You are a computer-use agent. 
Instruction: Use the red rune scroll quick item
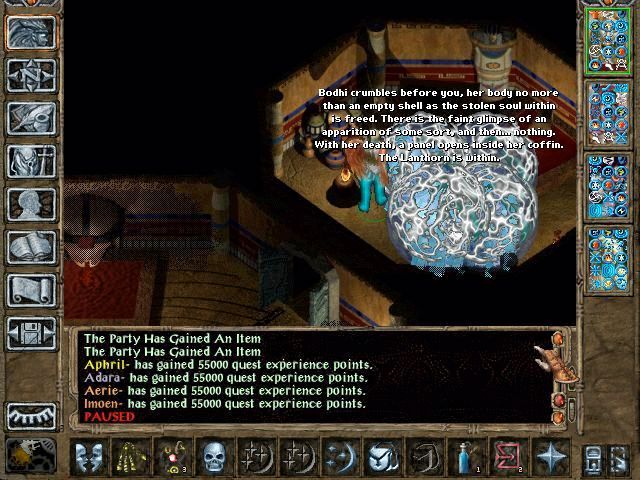tap(508, 456)
